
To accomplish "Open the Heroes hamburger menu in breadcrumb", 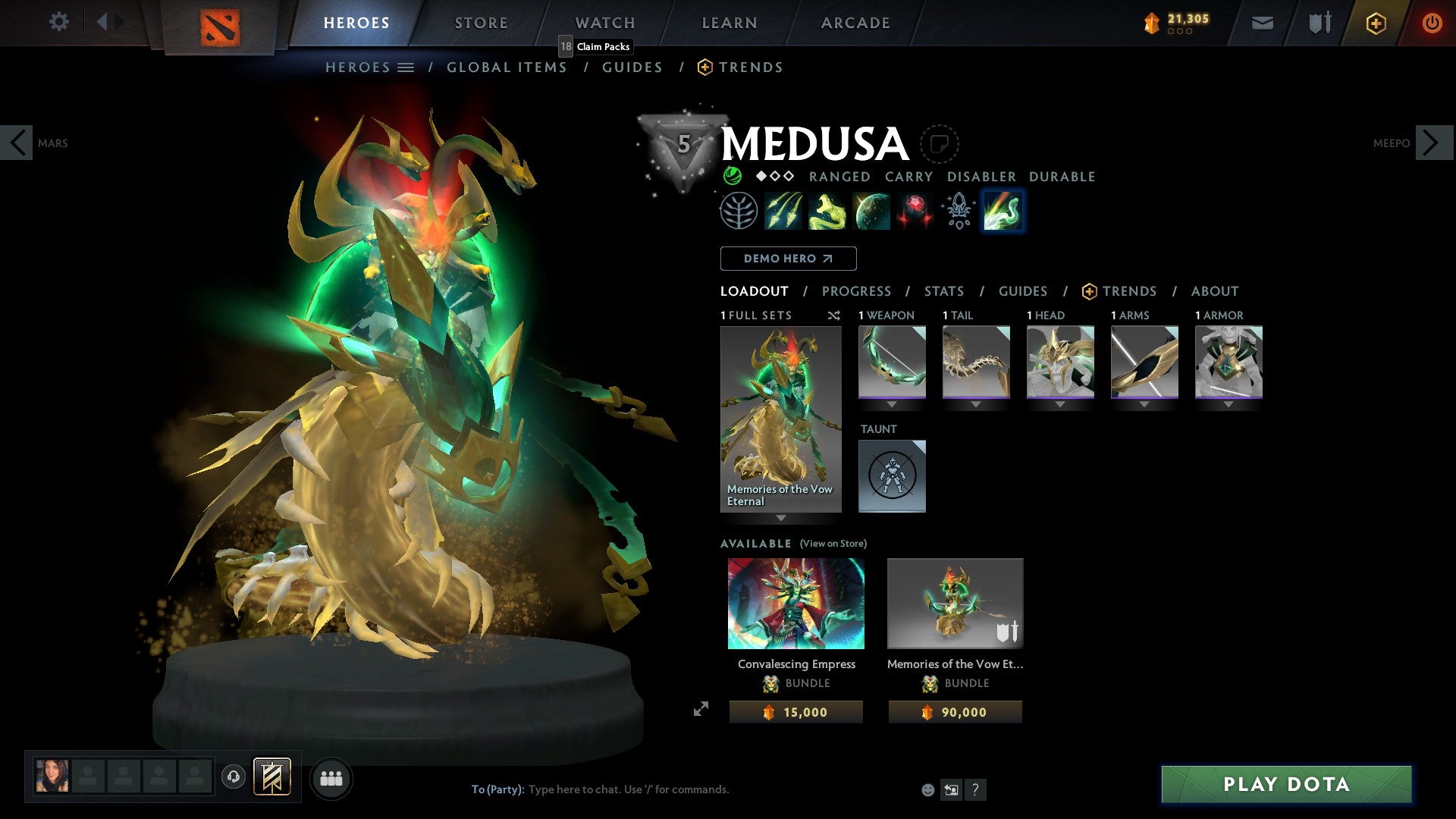I will coord(407,67).
